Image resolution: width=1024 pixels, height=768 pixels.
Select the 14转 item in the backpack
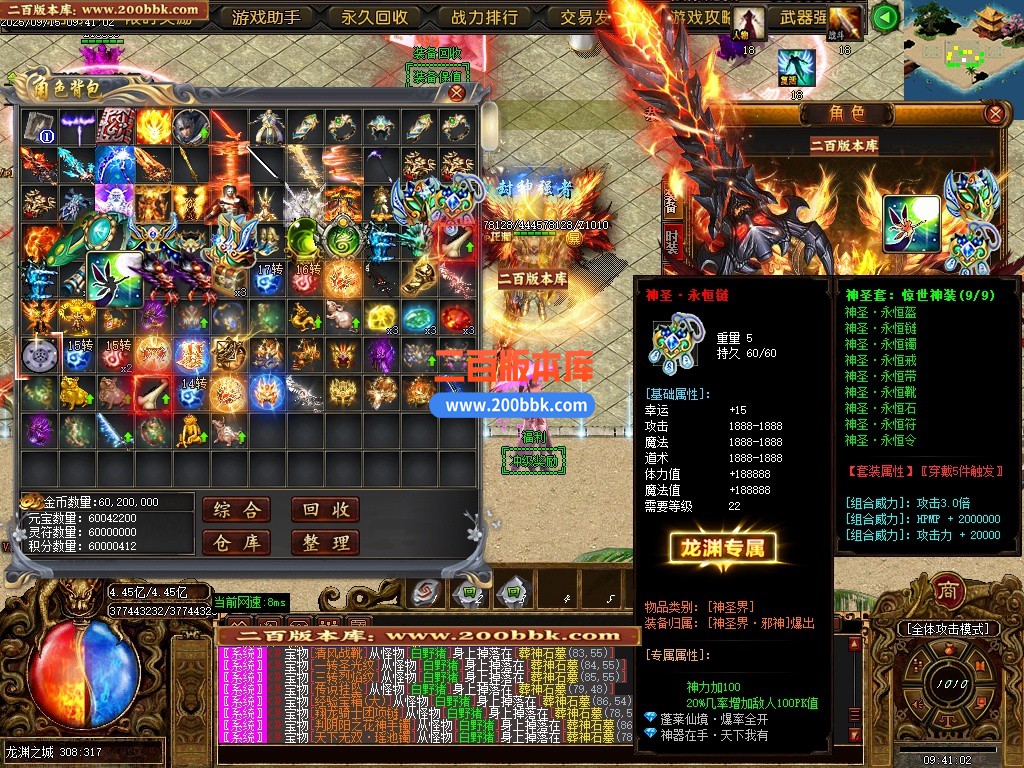[193, 392]
